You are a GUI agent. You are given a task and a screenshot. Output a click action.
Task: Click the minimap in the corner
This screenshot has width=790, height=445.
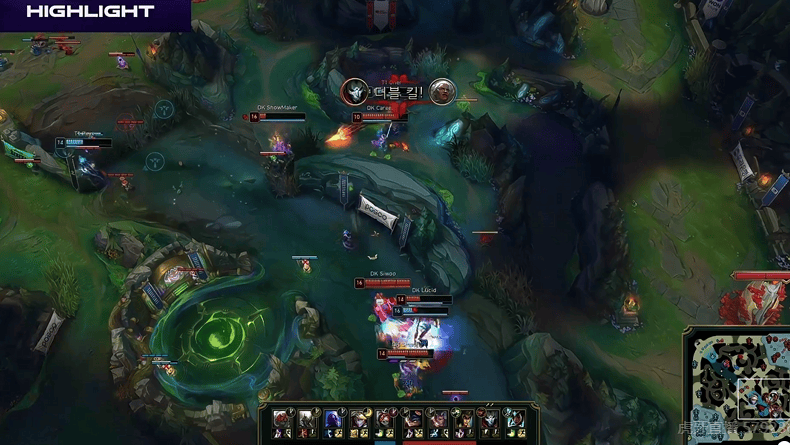(x=738, y=385)
